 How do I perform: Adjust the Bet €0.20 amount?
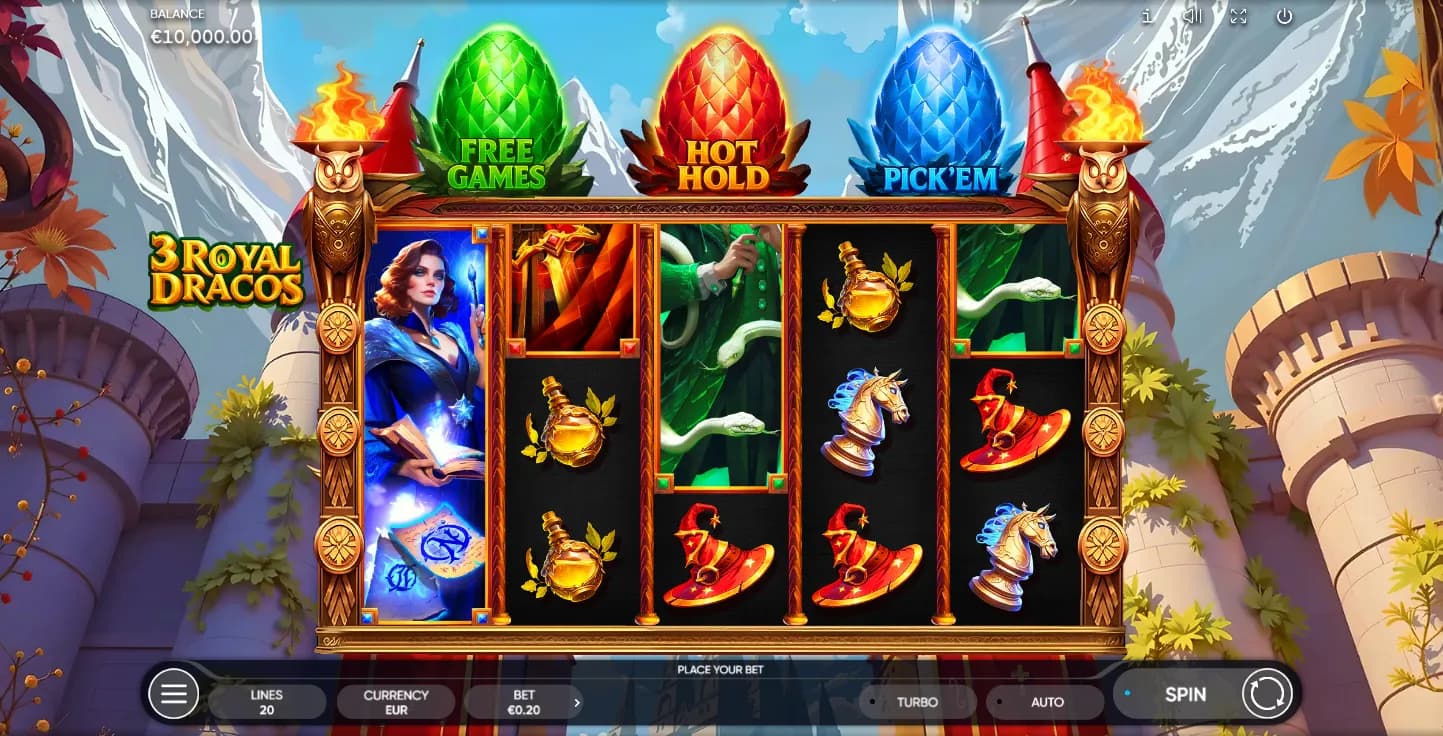click(522, 702)
